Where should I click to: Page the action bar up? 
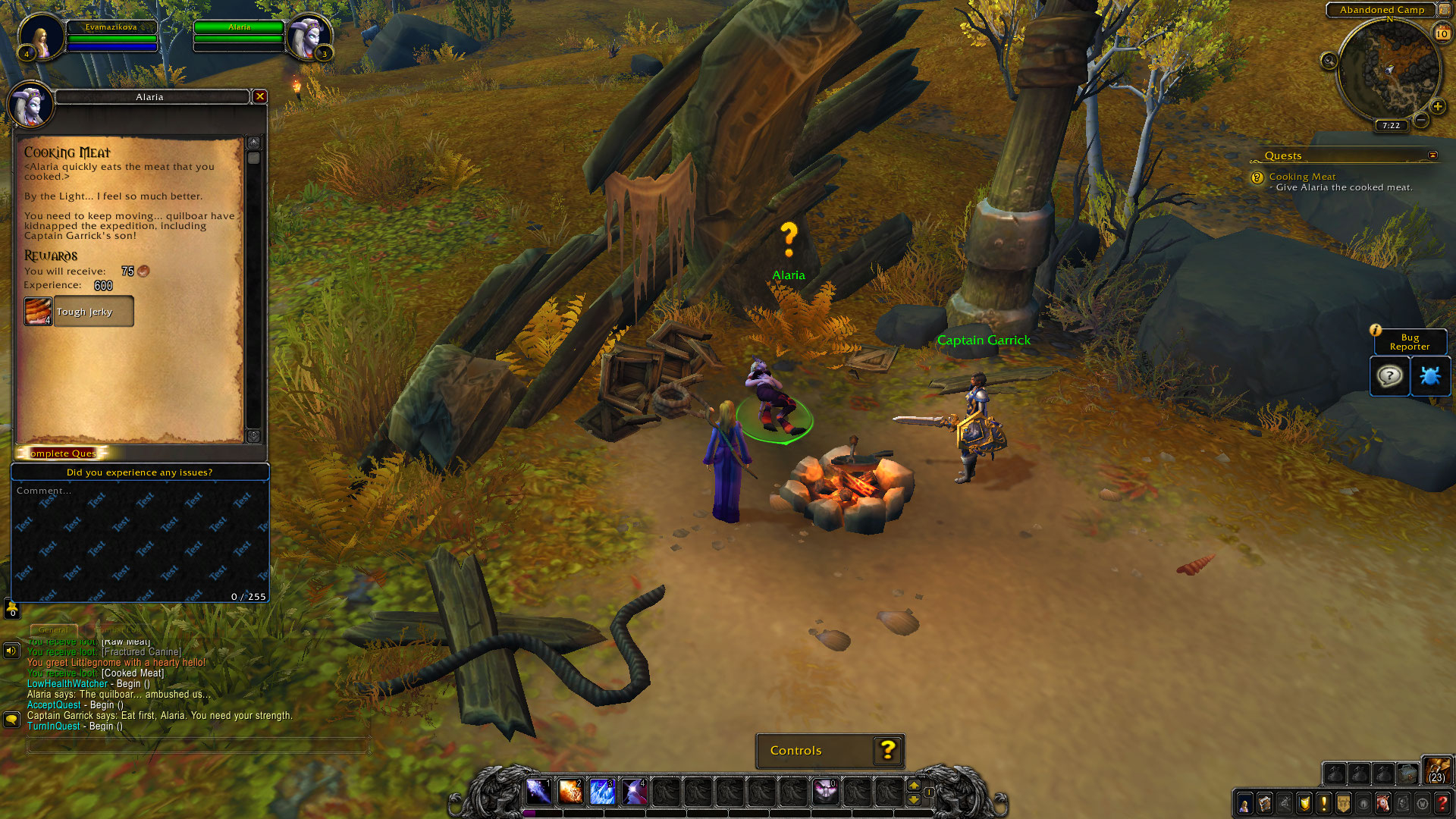point(914,786)
